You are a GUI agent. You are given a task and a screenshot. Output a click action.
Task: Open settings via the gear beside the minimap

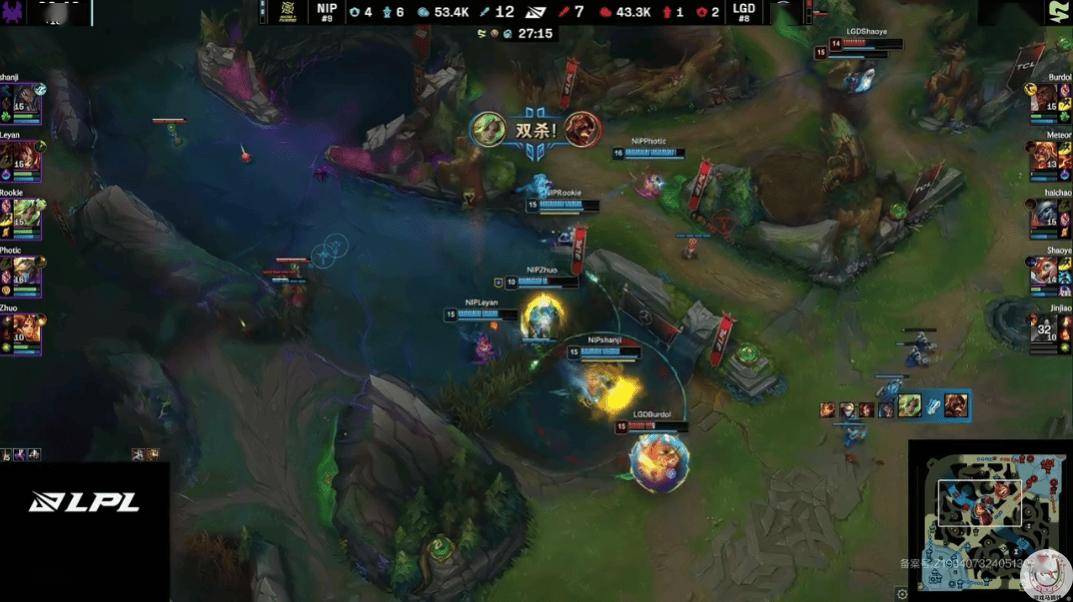903,594
